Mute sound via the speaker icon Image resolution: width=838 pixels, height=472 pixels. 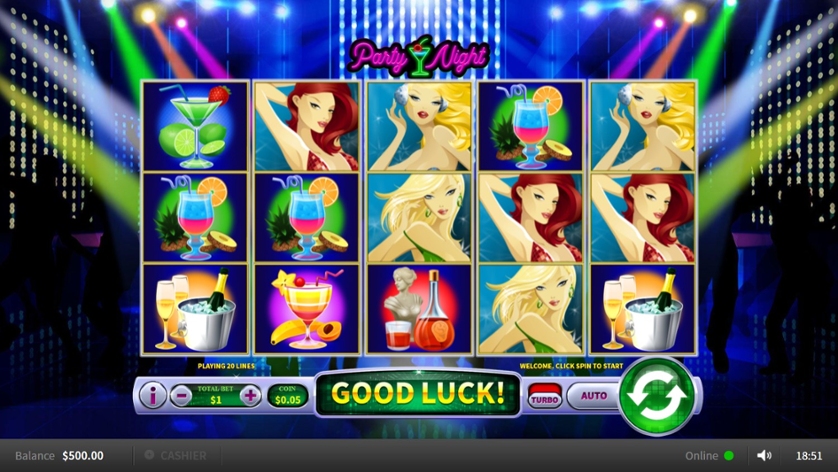point(764,456)
